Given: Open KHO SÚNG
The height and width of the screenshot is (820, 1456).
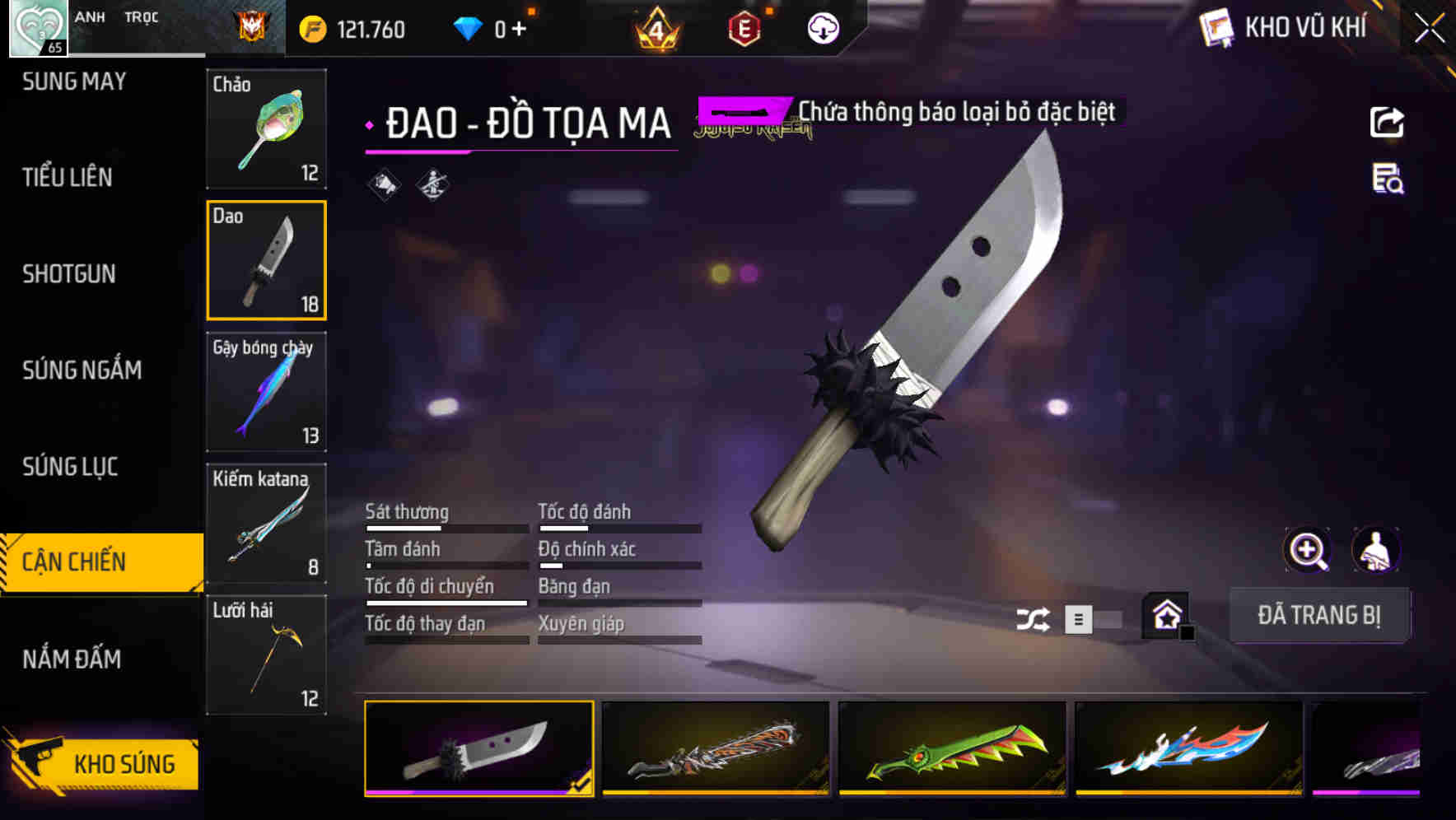Looking at the screenshot, I should click(124, 762).
